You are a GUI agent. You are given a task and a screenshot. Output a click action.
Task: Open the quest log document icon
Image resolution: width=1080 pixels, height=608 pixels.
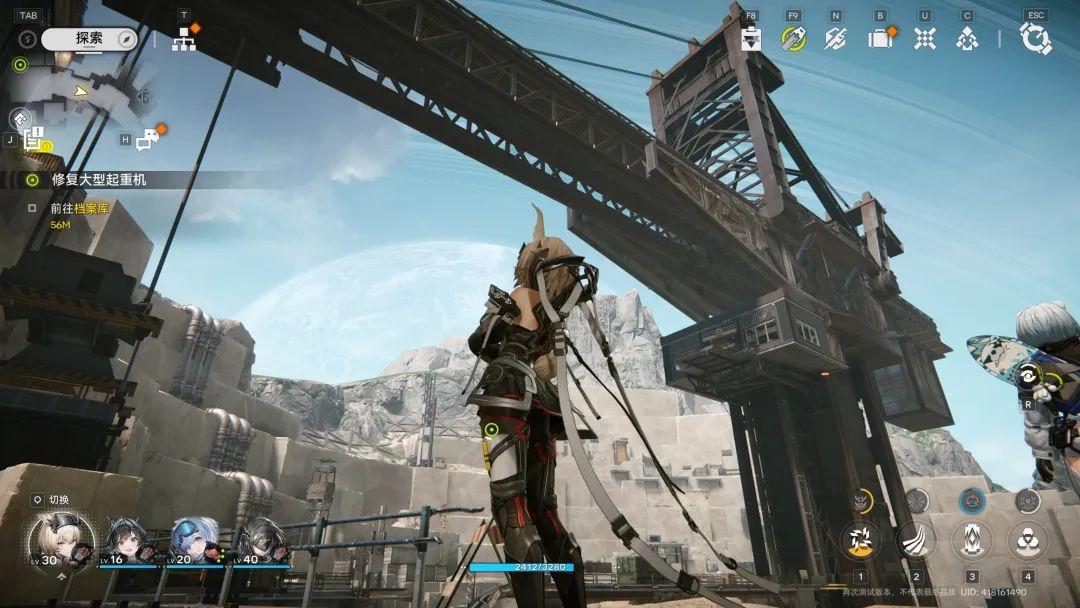pyautogui.click(x=34, y=140)
